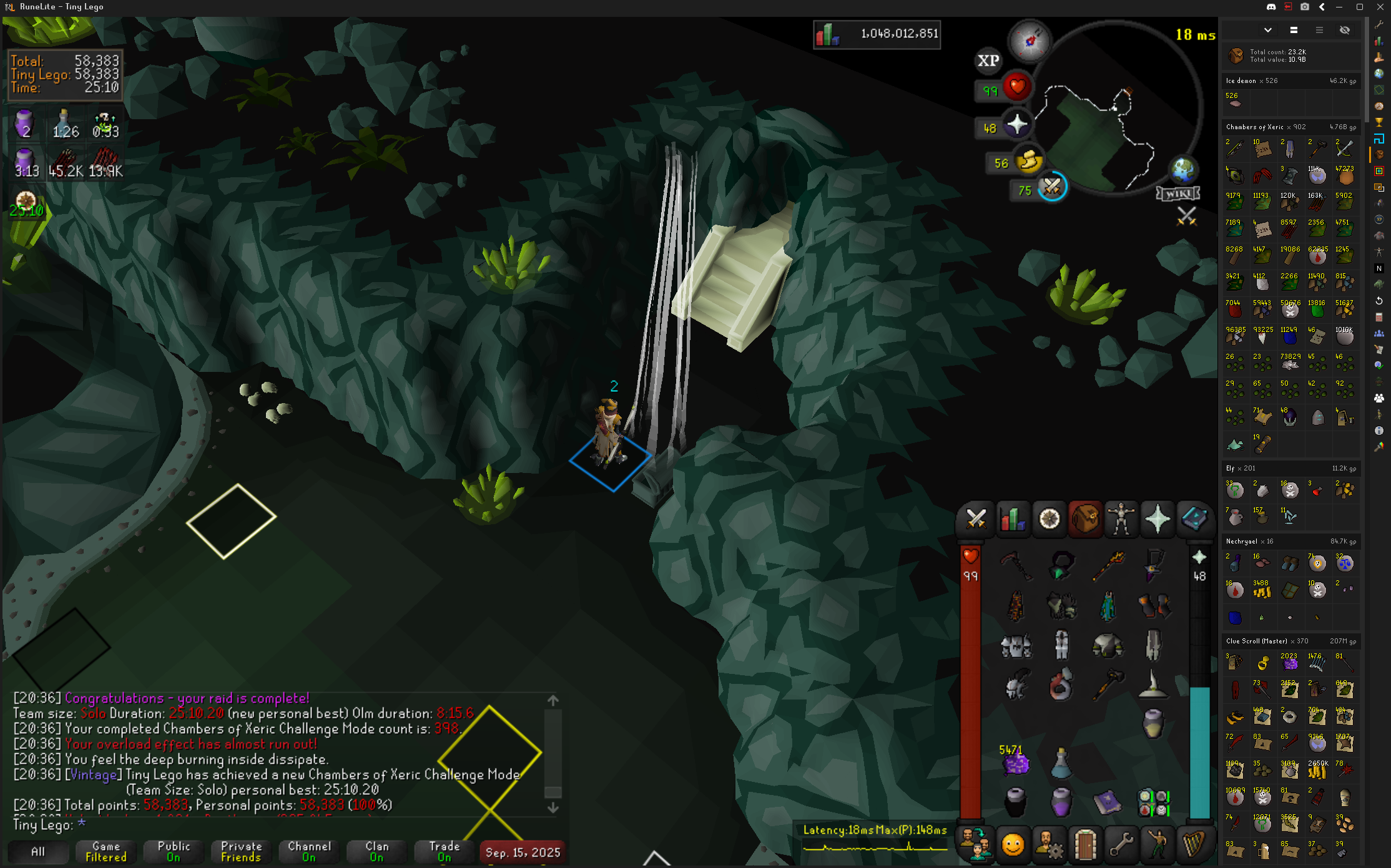Toggle run energy boot orb
1391x868 pixels.
coord(1028,162)
